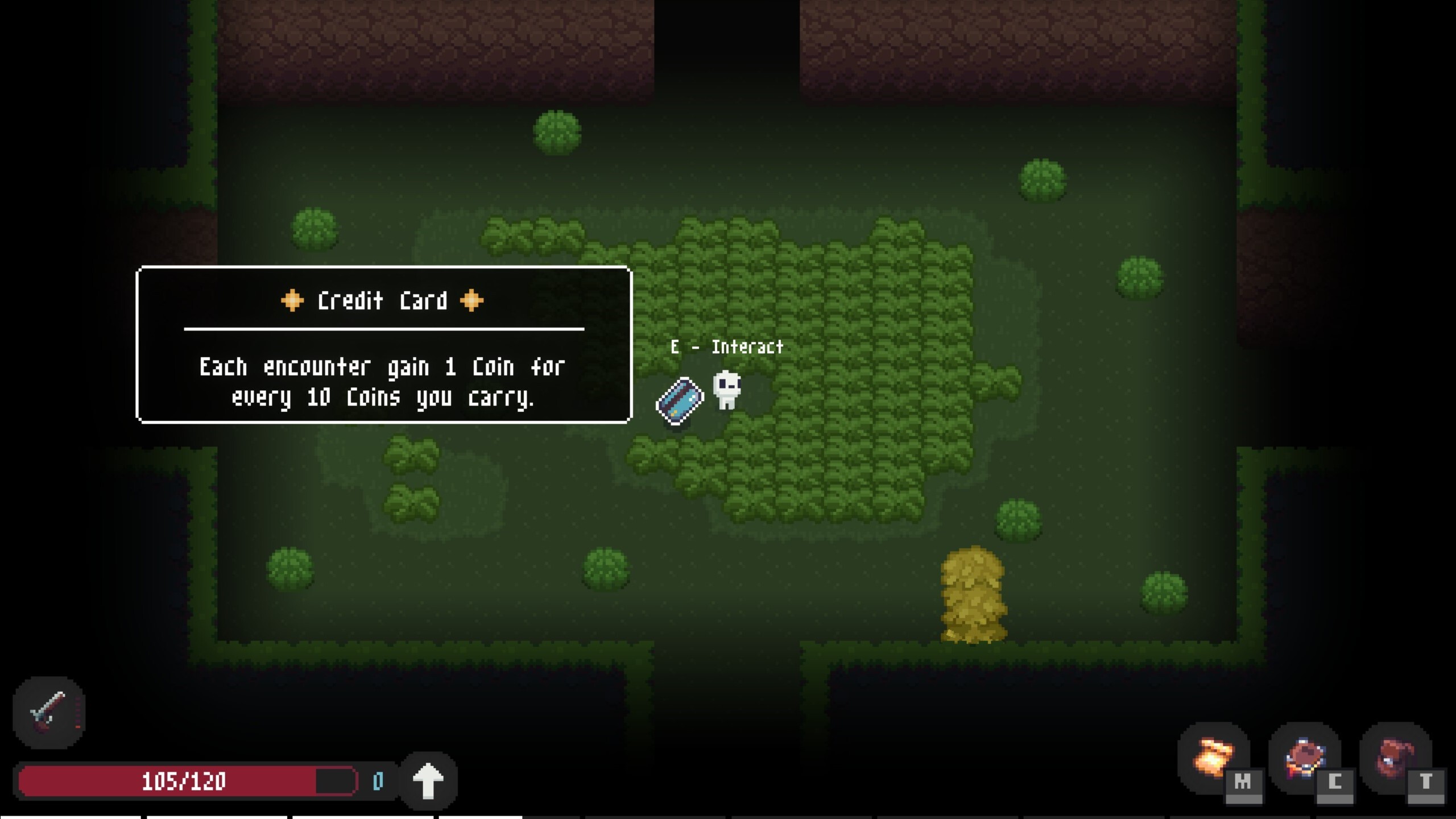Select the sword weapon slot

[49, 713]
